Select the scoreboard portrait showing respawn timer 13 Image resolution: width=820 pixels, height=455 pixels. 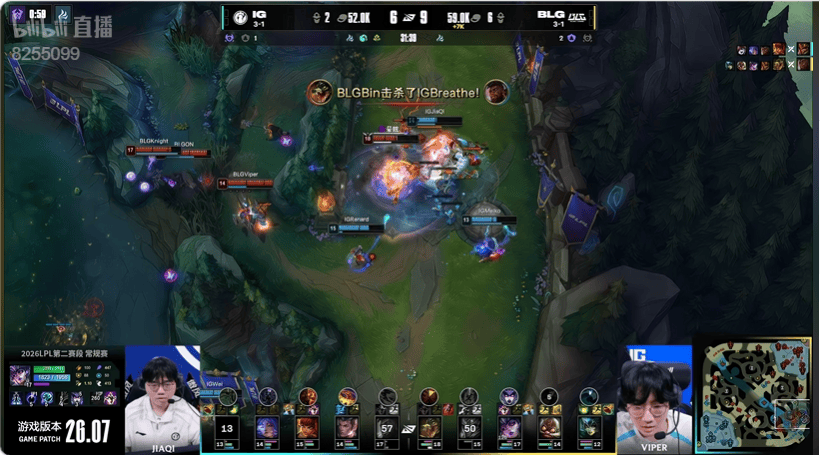coord(227,427)
